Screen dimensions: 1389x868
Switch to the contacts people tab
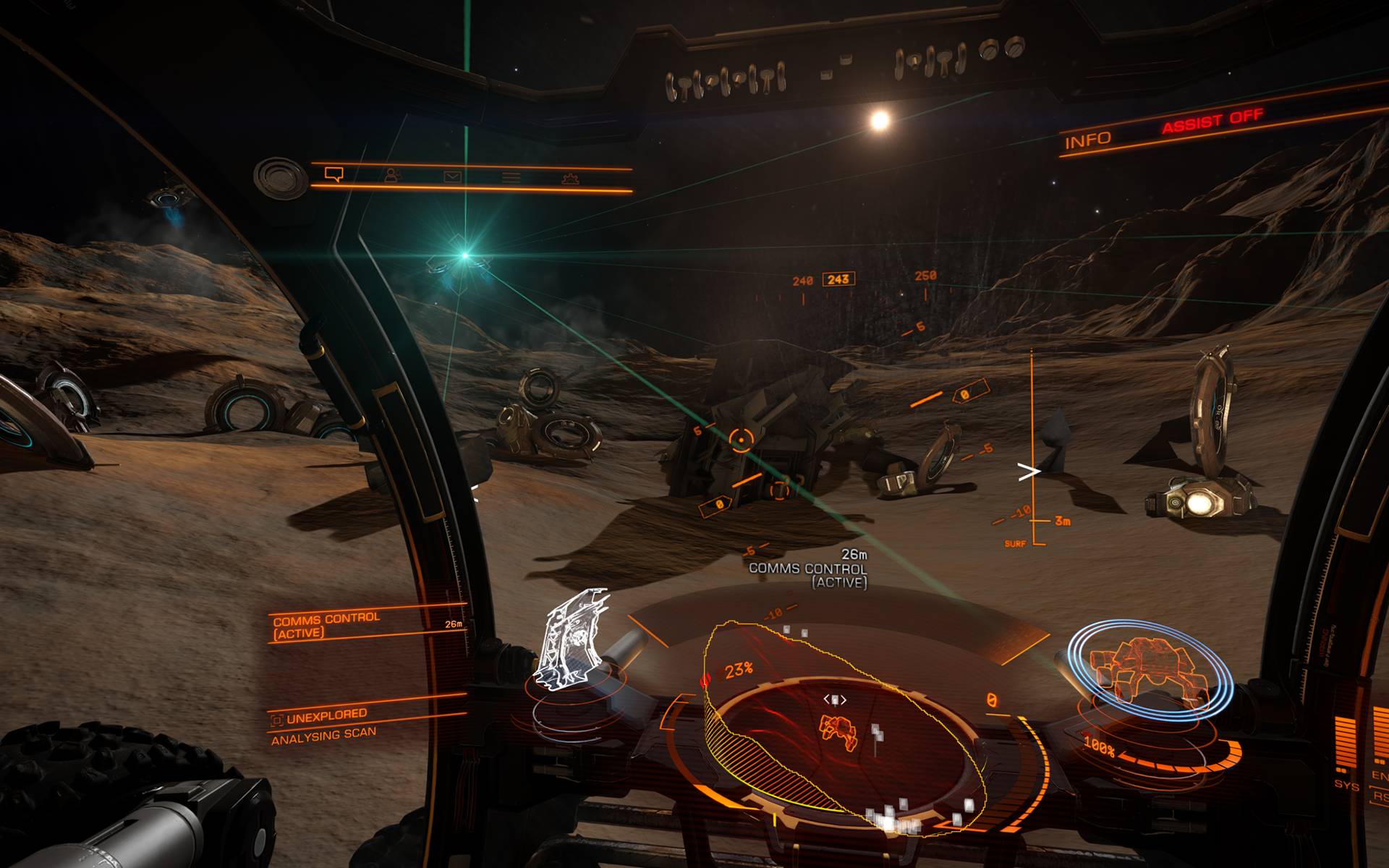(392, 175)
